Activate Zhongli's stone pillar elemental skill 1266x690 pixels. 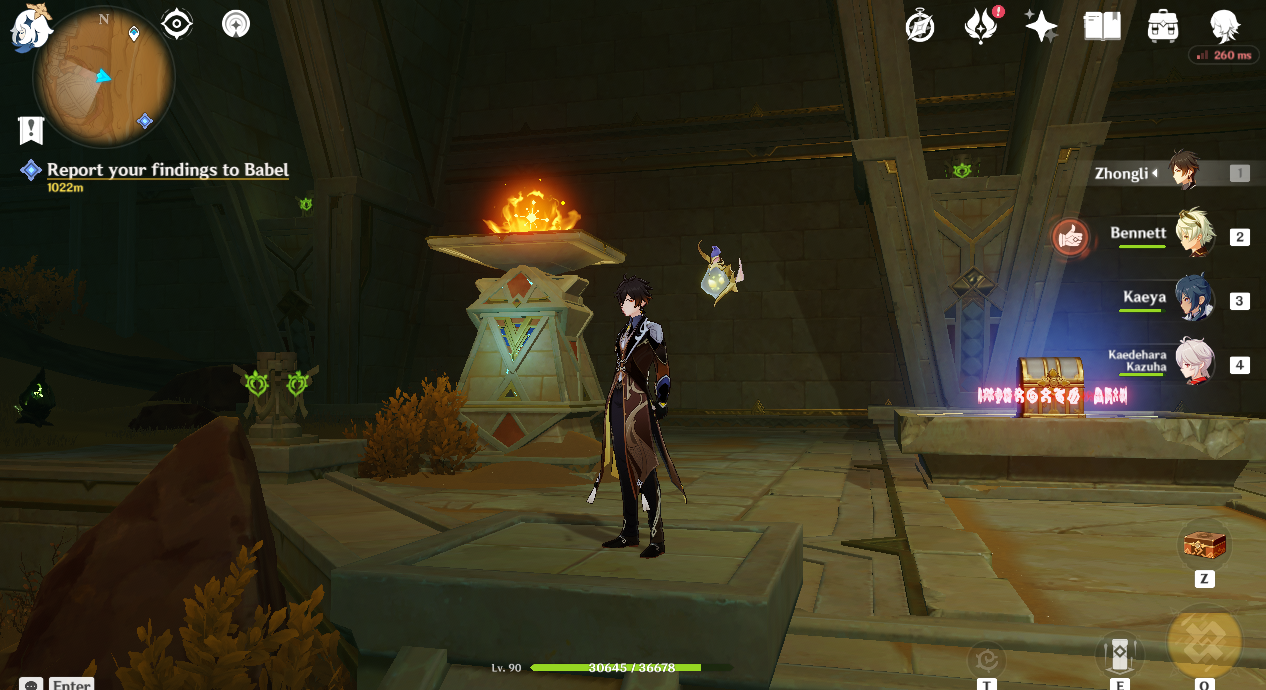pos(1120,655)
